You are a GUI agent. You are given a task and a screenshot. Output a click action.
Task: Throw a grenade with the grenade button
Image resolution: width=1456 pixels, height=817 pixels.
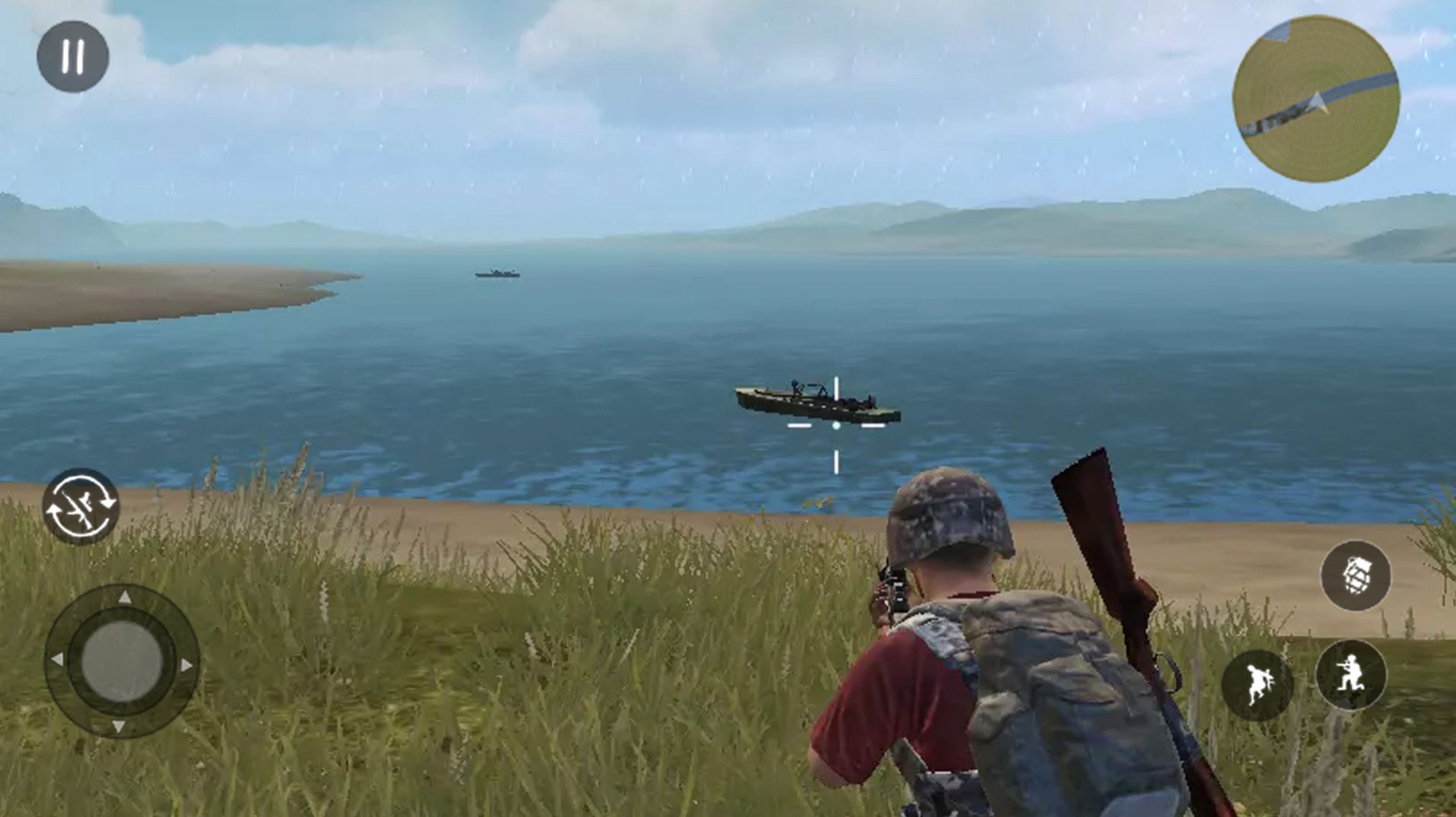(1356, 576)
